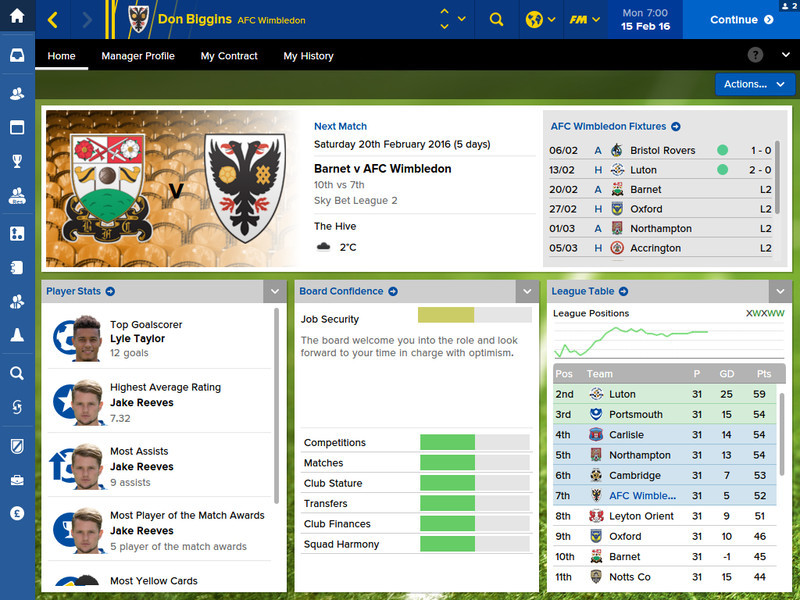Show the My History tab
The image size is (800, 600).
[308, 56]
